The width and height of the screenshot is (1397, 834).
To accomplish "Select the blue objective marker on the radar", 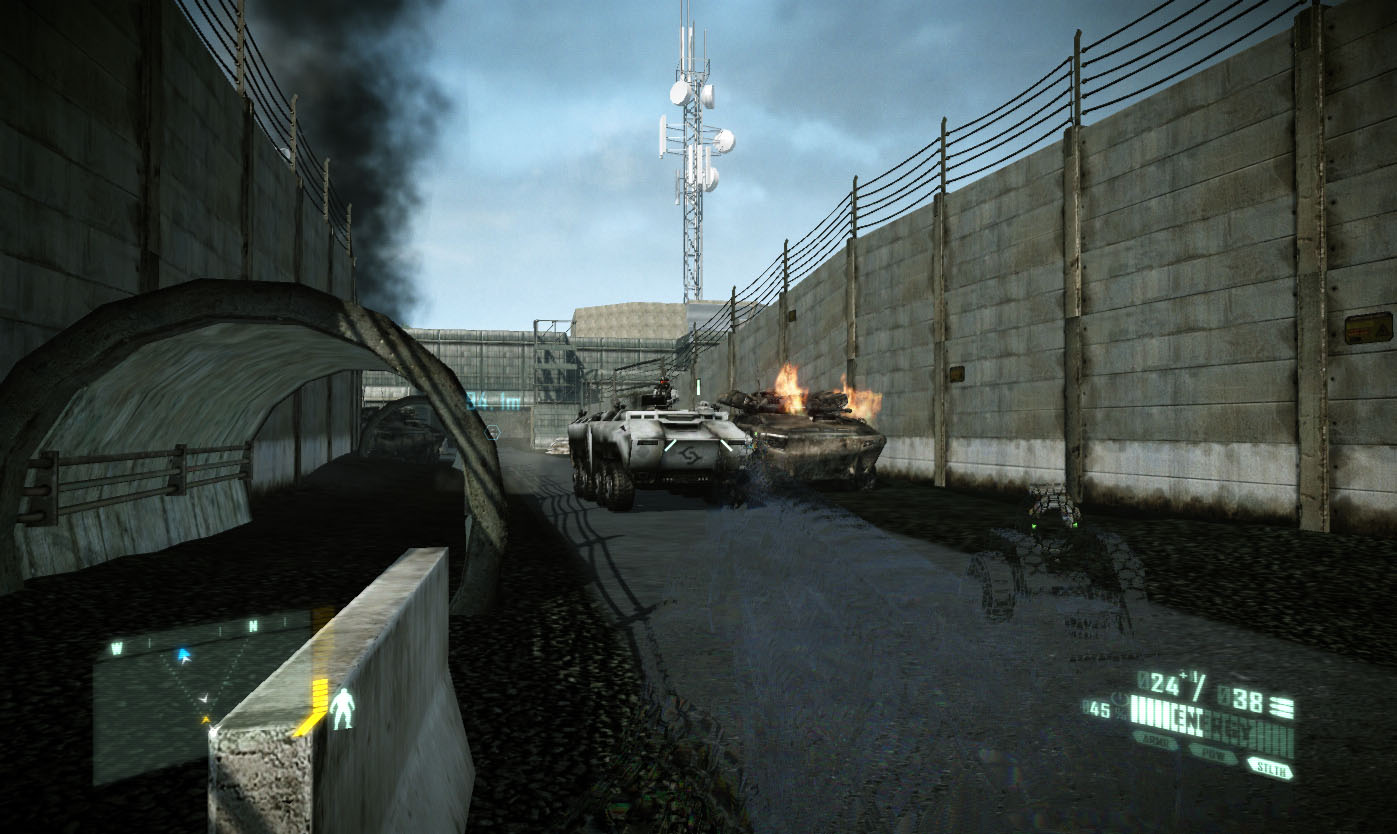I will [183, 656].
